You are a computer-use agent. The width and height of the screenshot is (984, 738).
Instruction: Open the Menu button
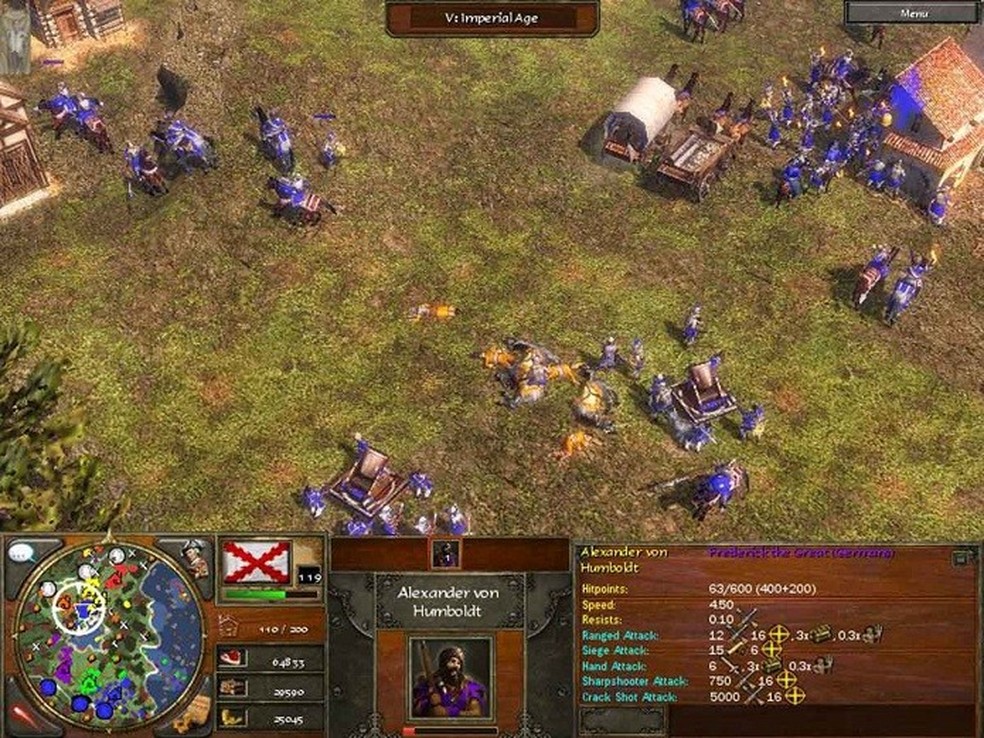point(913,13)
